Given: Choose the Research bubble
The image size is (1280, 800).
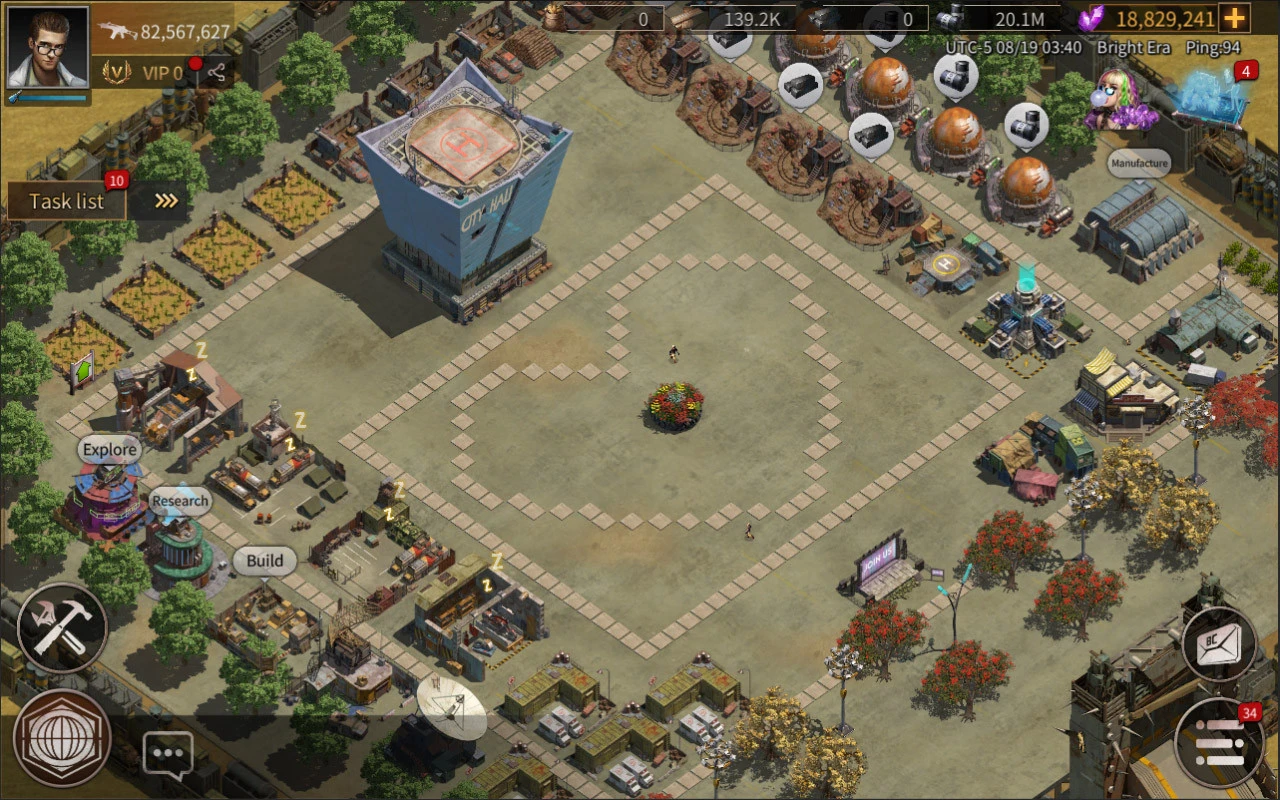Looking at the screenshot, I should (x=180, y=501).
